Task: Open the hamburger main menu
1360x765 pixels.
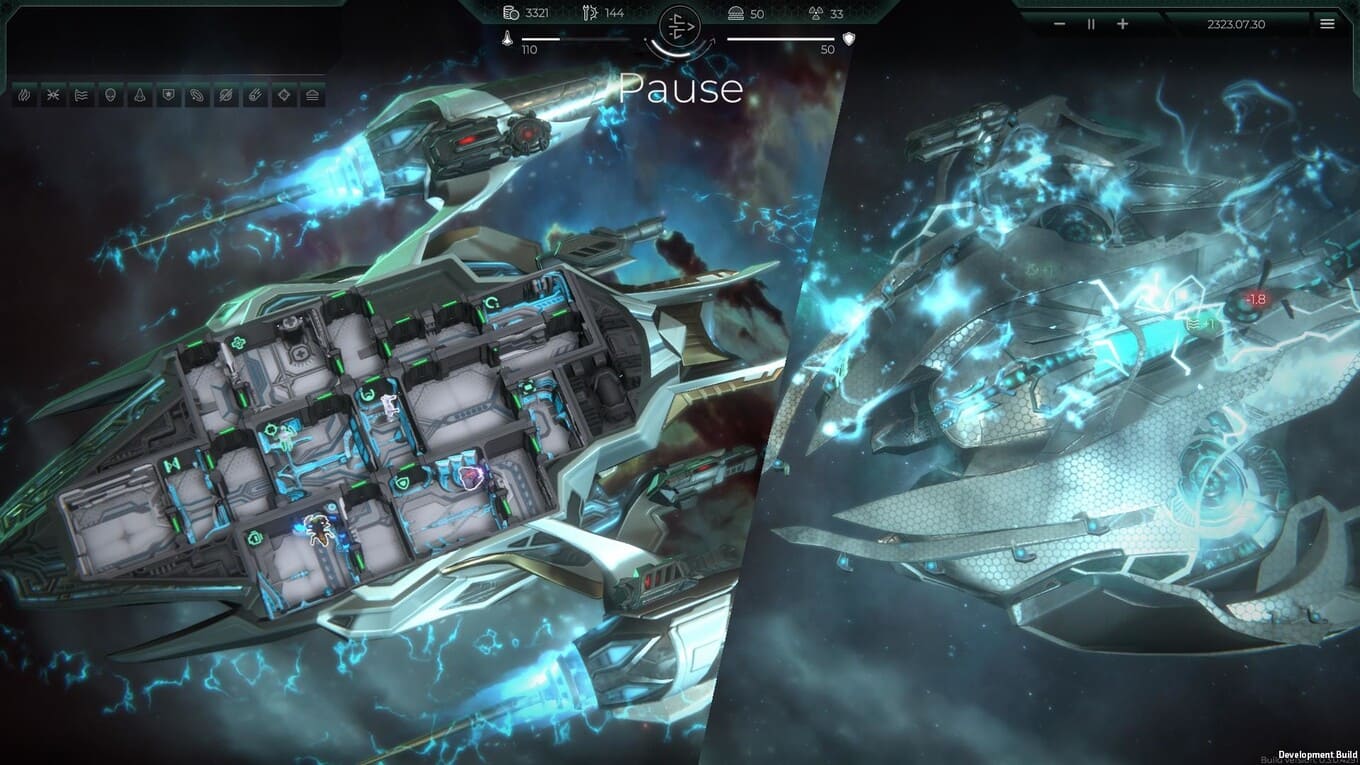Action: pyautogui.click(x=1327, y=24)
